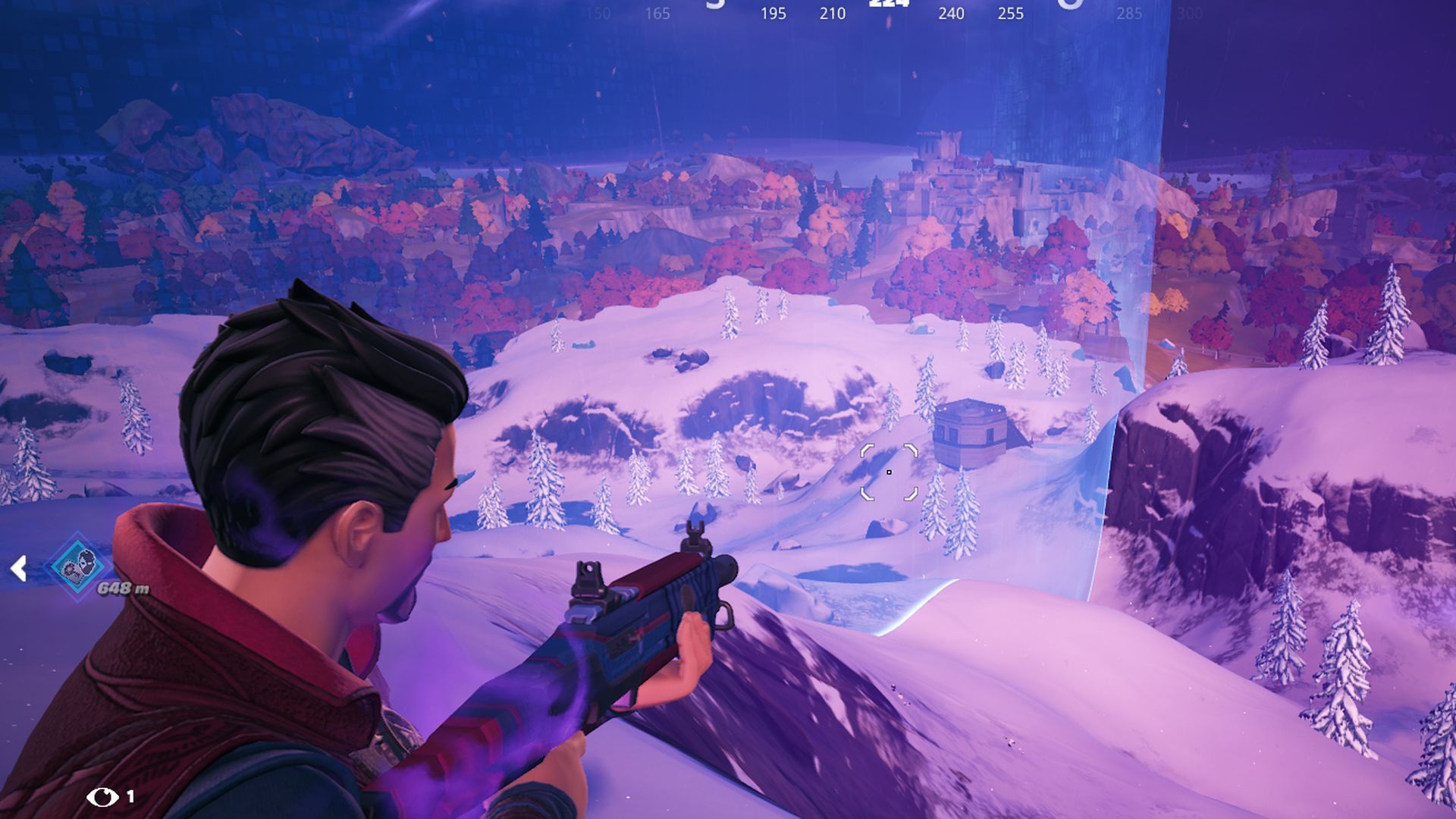1456x819 pixels.
Task: Click the spectator count number 1
Action: coord(130,796)
